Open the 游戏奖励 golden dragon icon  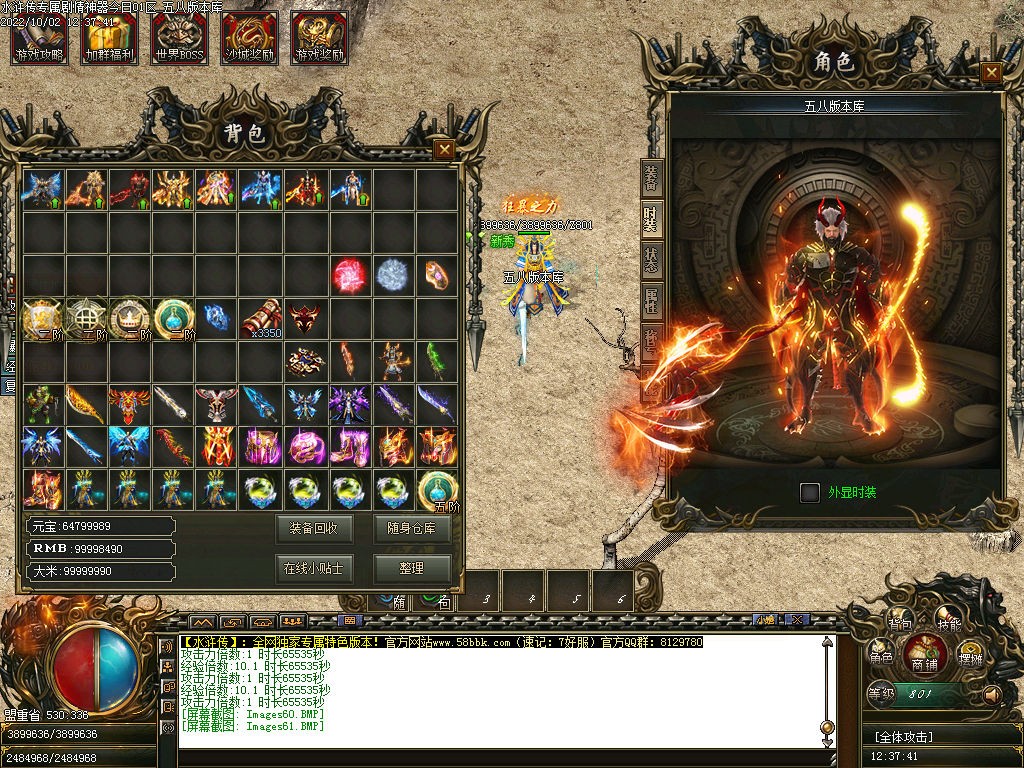pyautogui.click(x=320, y=38)
